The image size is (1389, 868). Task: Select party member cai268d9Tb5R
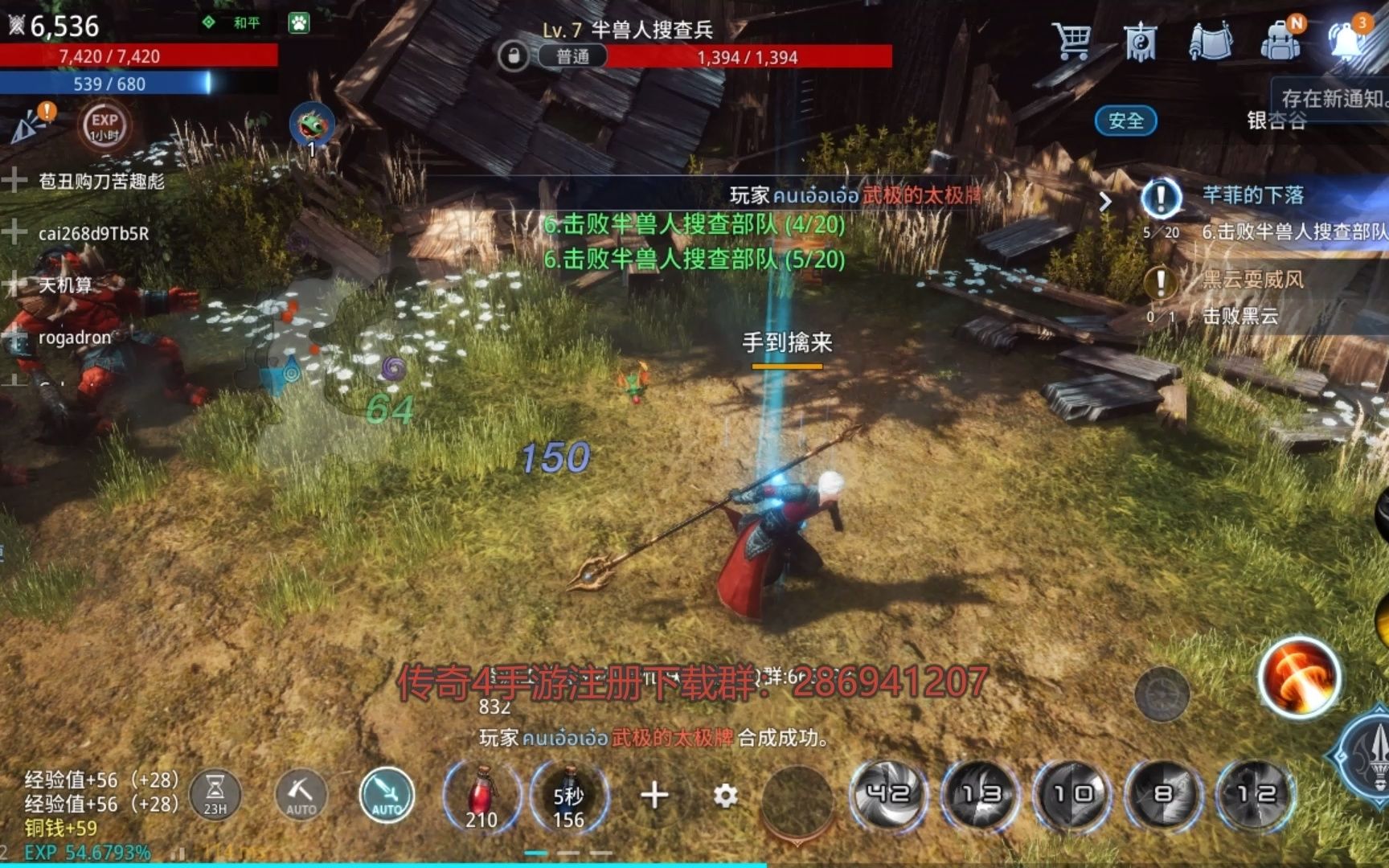pyautogui.click(x=93, y=234)
